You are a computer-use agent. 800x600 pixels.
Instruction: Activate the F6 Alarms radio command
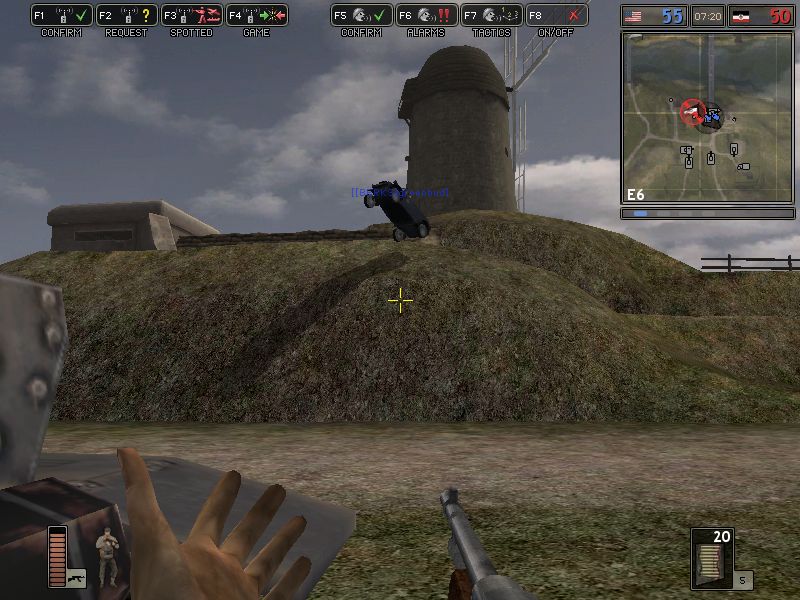pyautogui.click(x=426, y=16)
